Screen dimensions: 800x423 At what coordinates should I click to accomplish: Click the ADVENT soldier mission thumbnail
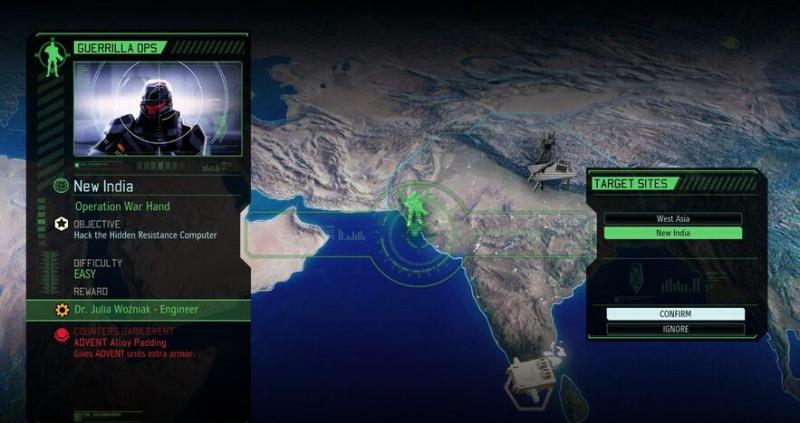click(x=157, y=109)
